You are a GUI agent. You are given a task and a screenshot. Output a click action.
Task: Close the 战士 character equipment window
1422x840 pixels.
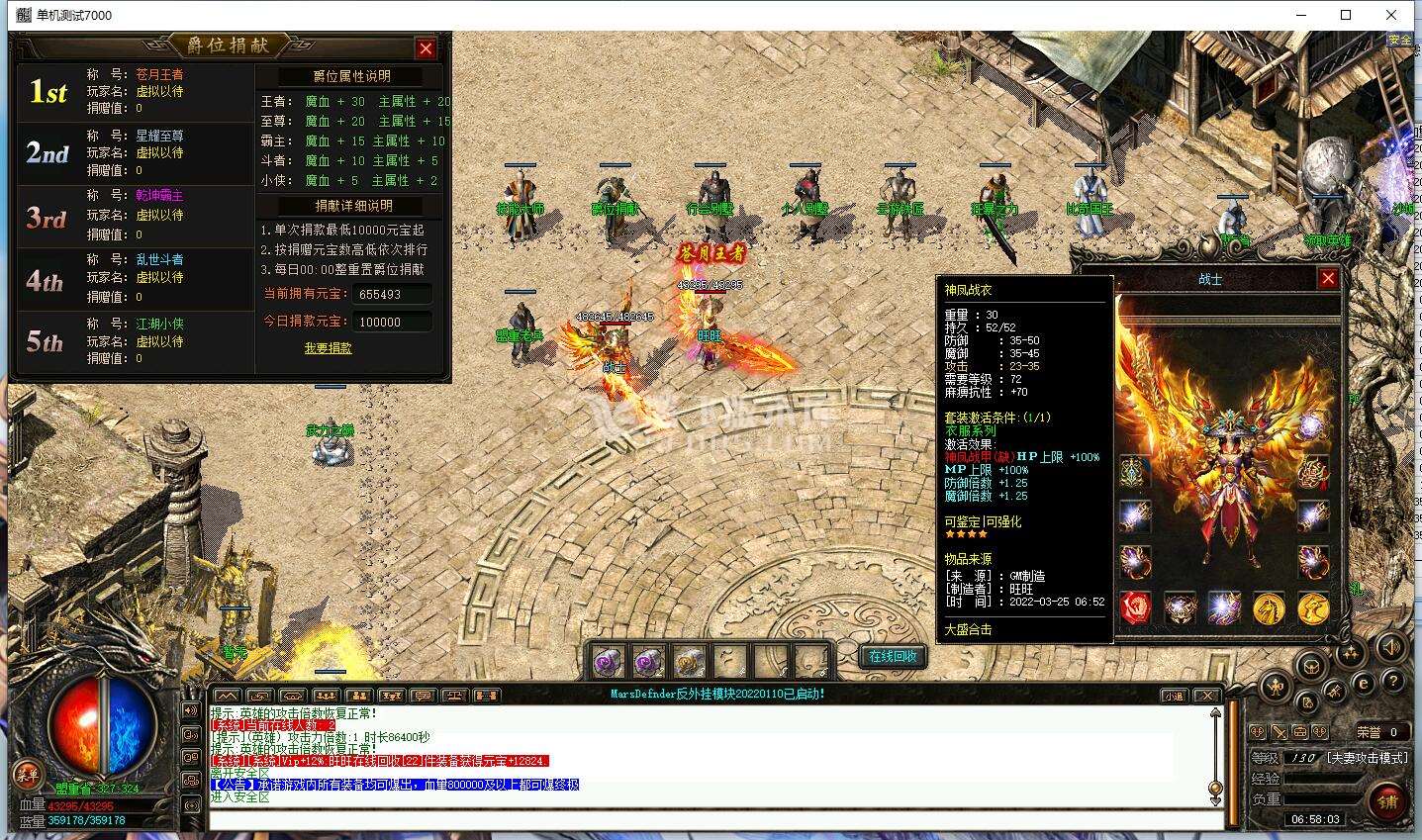coord(1328,279)
